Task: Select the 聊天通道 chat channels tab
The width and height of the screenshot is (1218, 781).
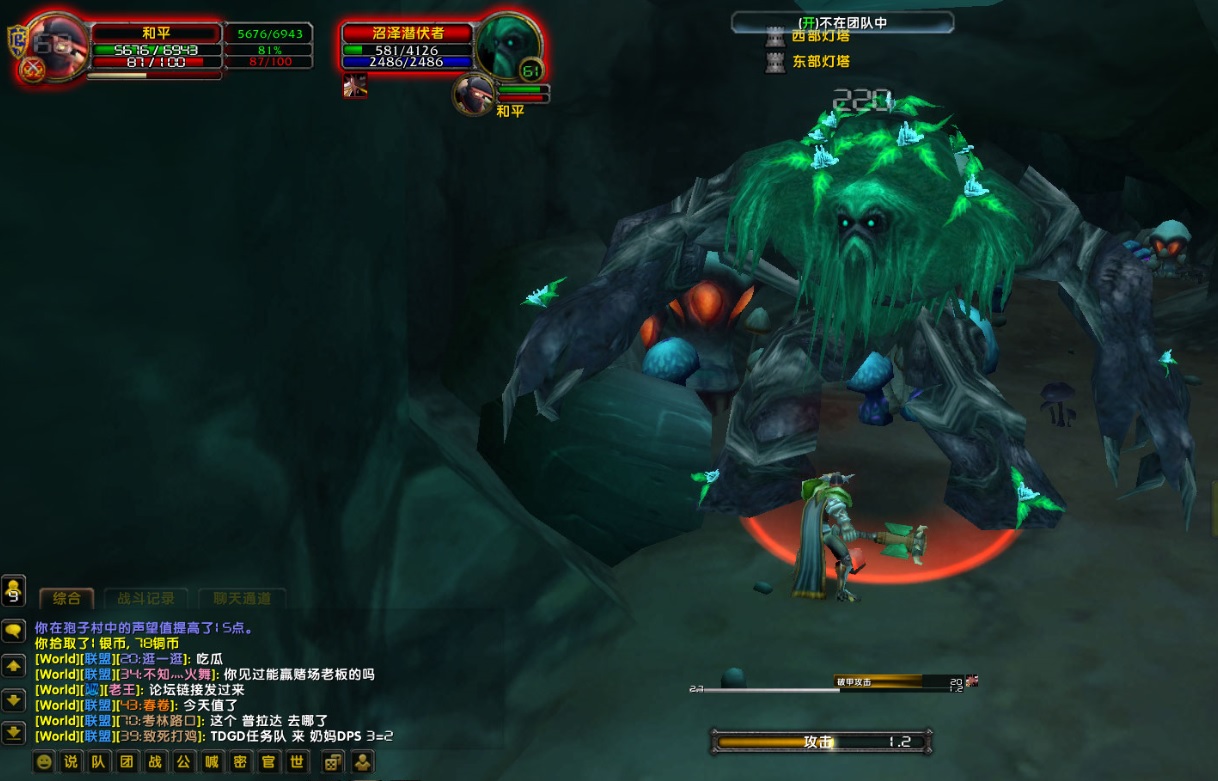Action: coord(242,599)
